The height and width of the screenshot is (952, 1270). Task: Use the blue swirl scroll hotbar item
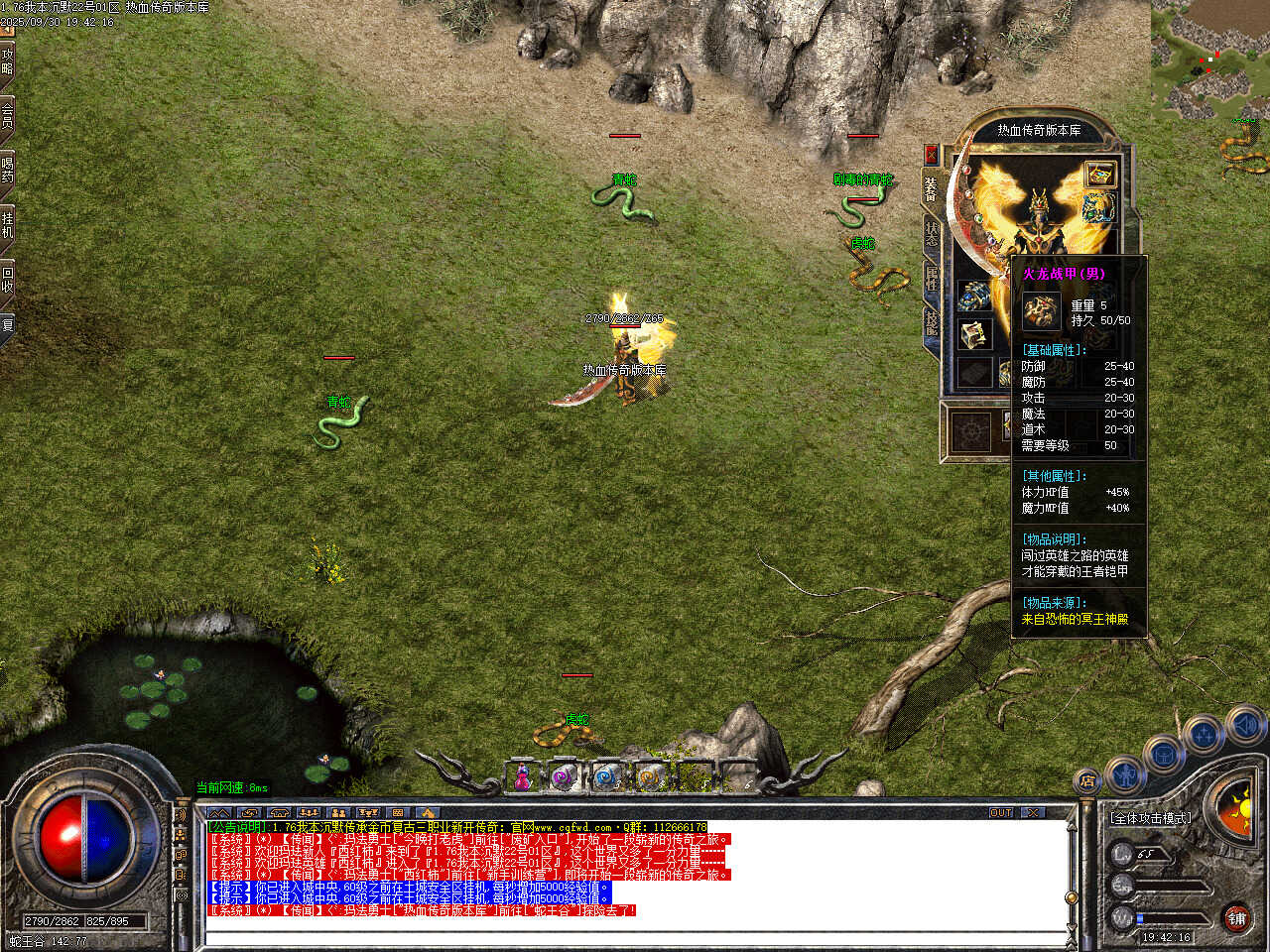point(606,777)
